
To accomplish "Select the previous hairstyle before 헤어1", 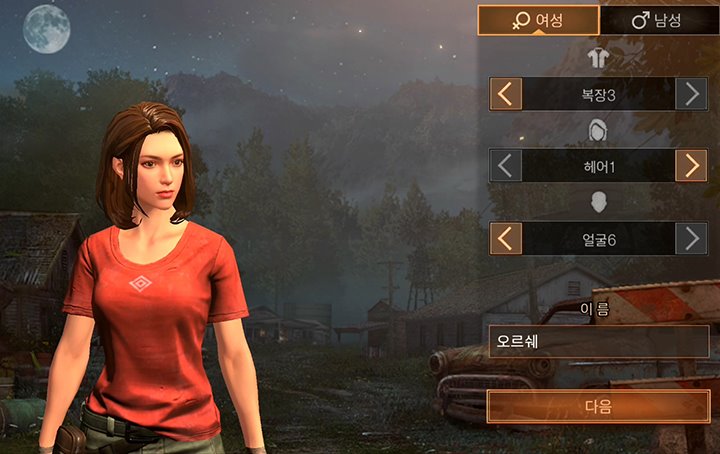I will point(506,166).
